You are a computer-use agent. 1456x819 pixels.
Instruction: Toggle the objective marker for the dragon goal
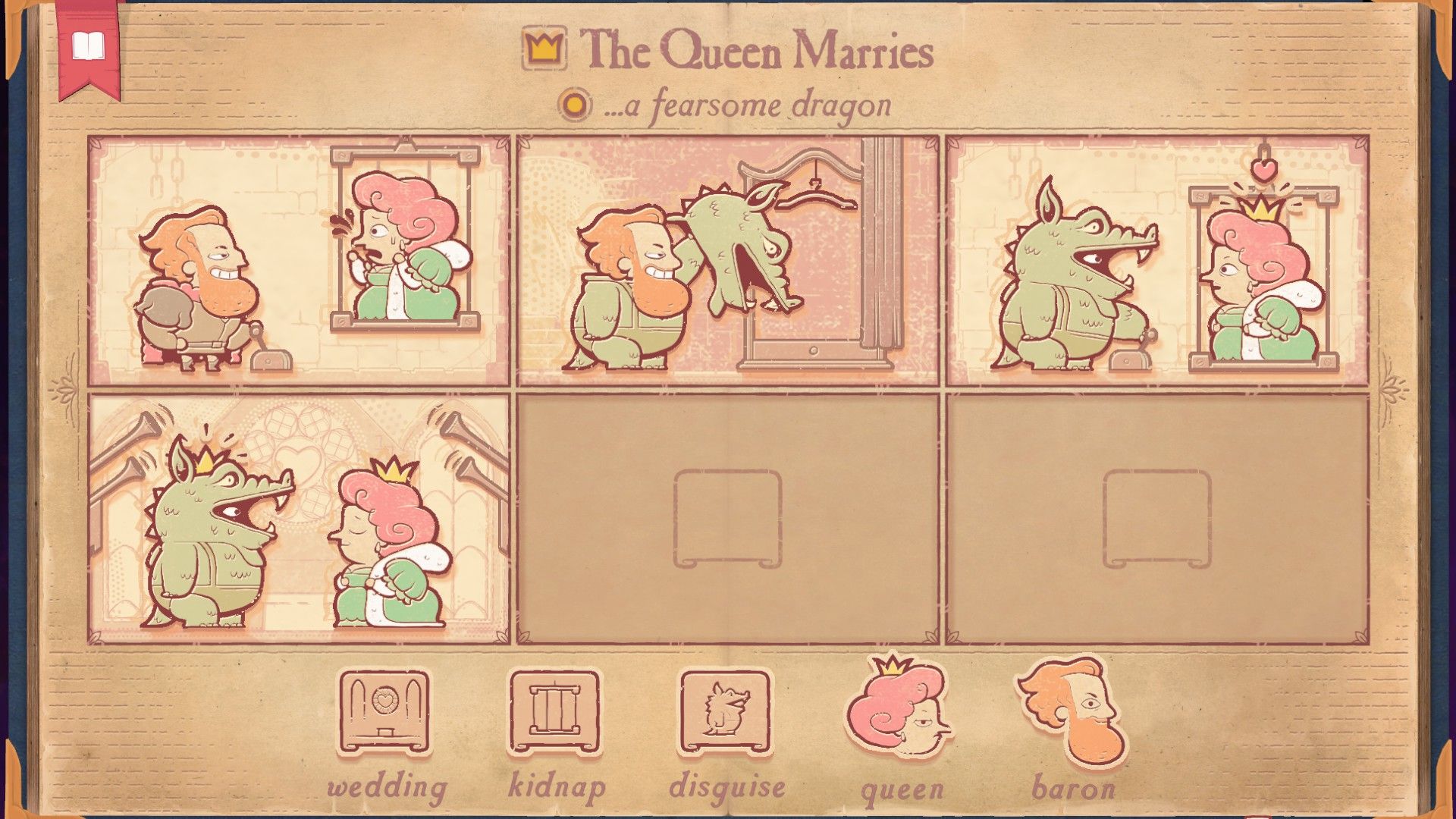tap(574, 104)
